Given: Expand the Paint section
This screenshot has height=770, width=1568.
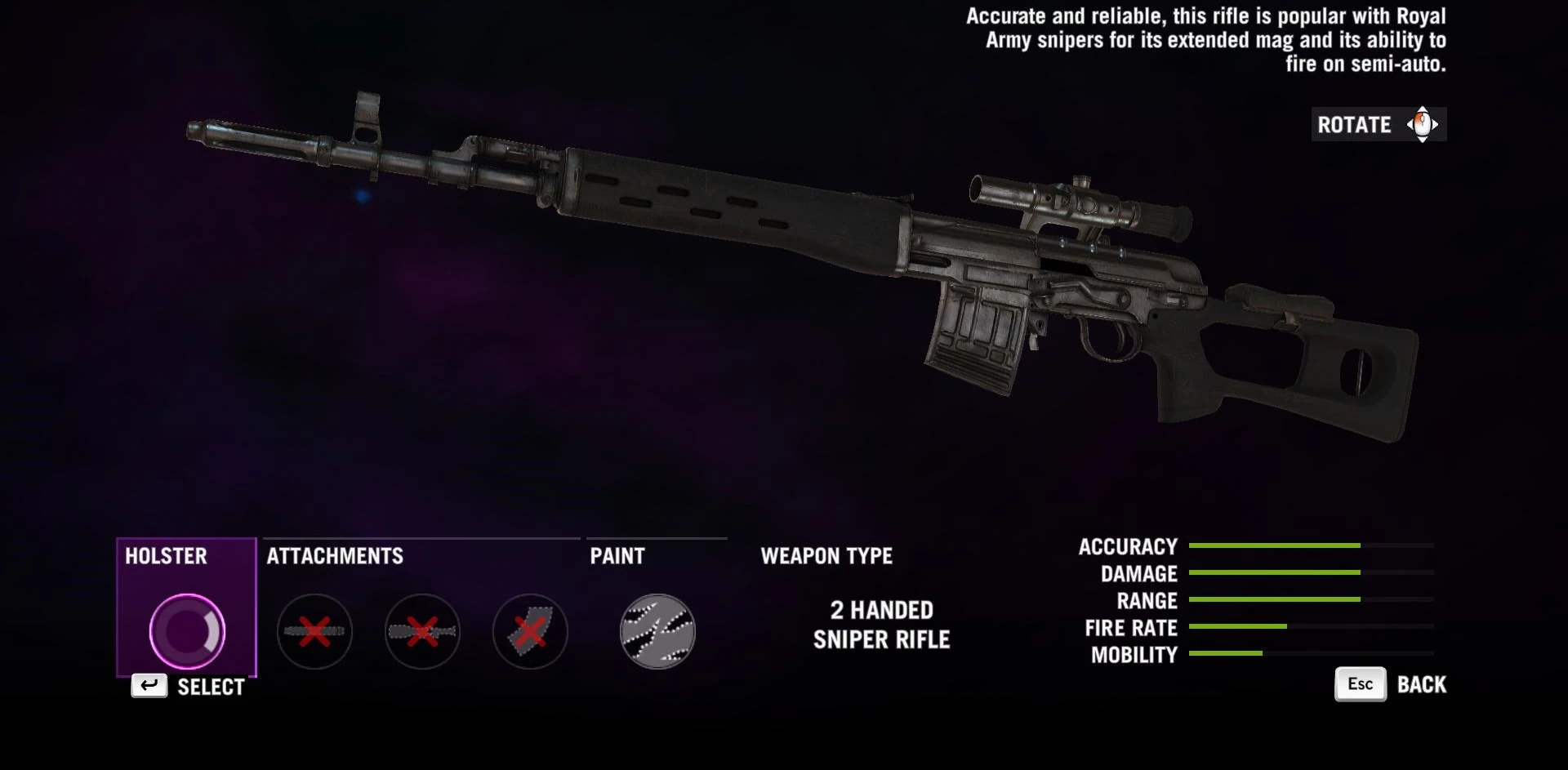Looking at the screenshot, I should [x=617, y=556].
